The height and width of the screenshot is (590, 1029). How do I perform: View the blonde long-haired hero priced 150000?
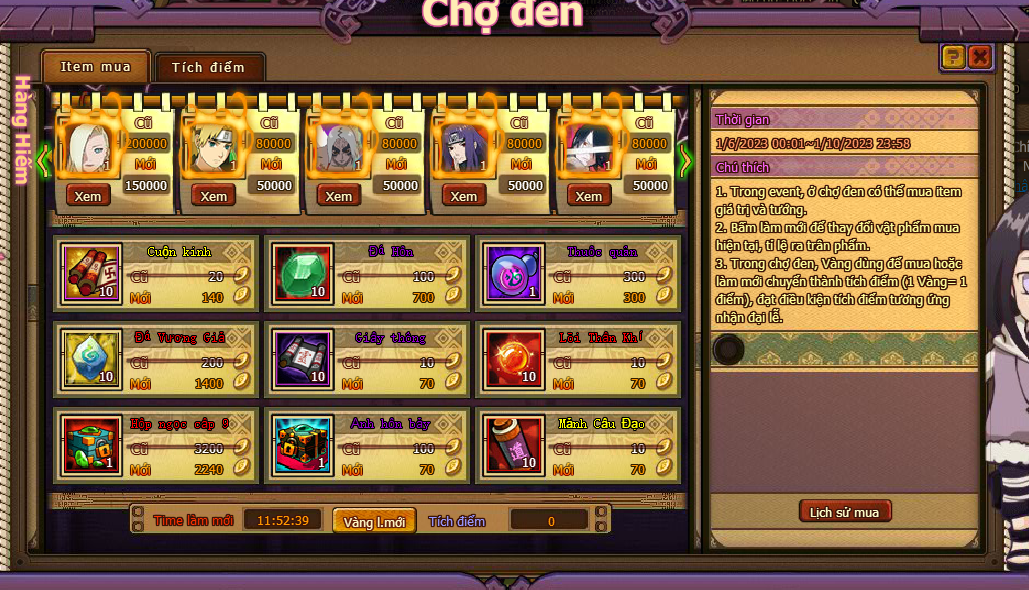(x=88, y=196)
